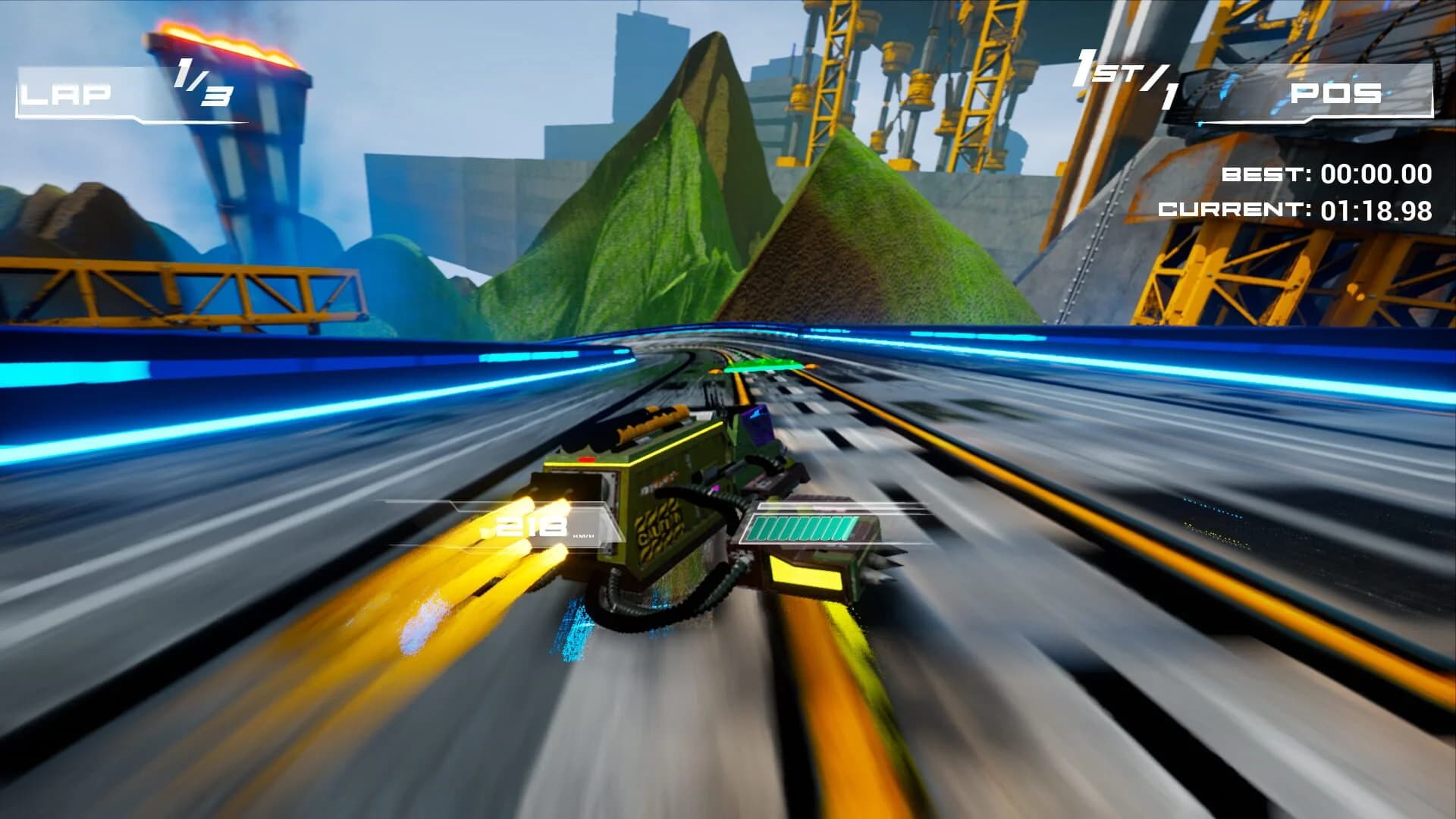Click the POS panel in top right

click(x=1335, y=95)
